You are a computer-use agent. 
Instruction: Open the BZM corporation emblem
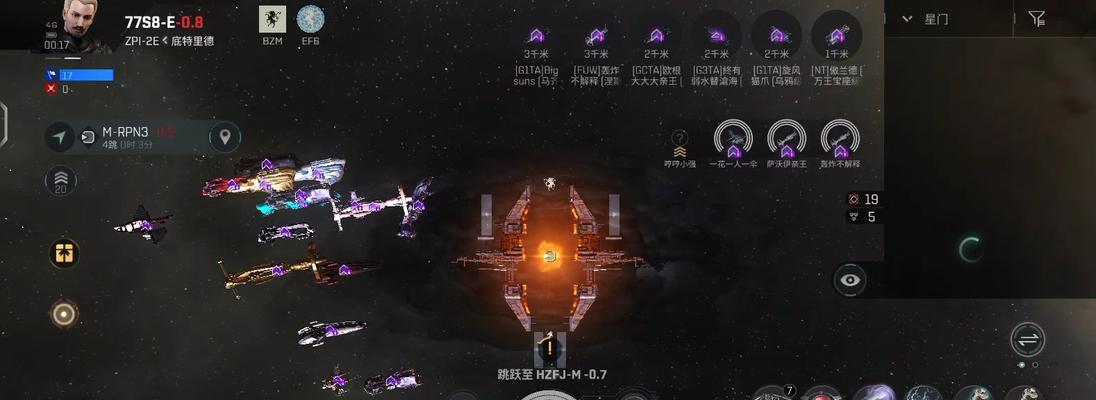(x=272, y=20)
